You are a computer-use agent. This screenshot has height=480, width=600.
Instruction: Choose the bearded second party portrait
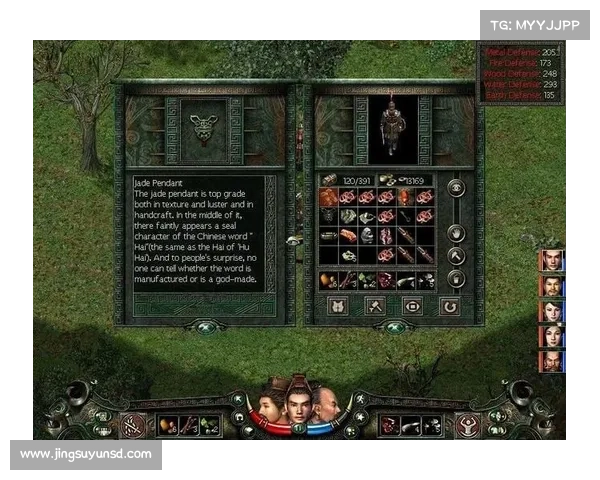click(551, 285)
